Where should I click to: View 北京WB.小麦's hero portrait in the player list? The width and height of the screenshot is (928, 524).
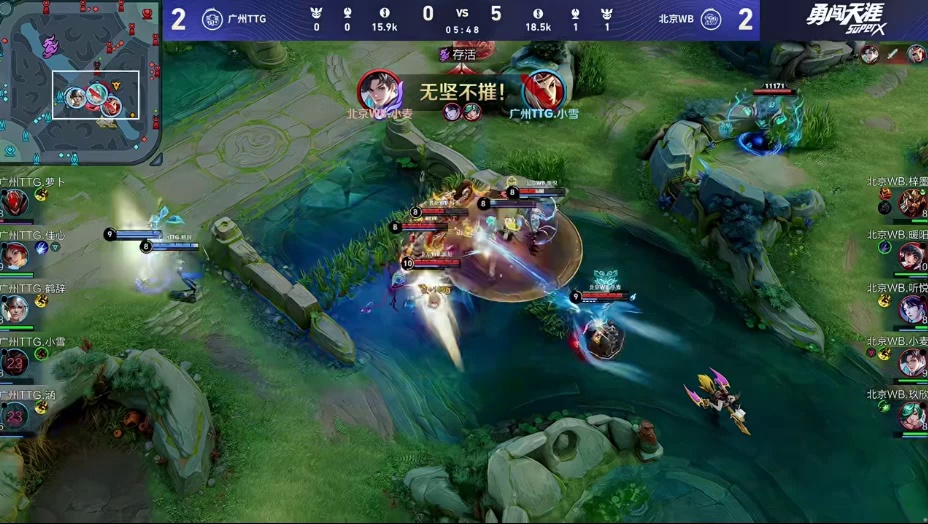912,362
